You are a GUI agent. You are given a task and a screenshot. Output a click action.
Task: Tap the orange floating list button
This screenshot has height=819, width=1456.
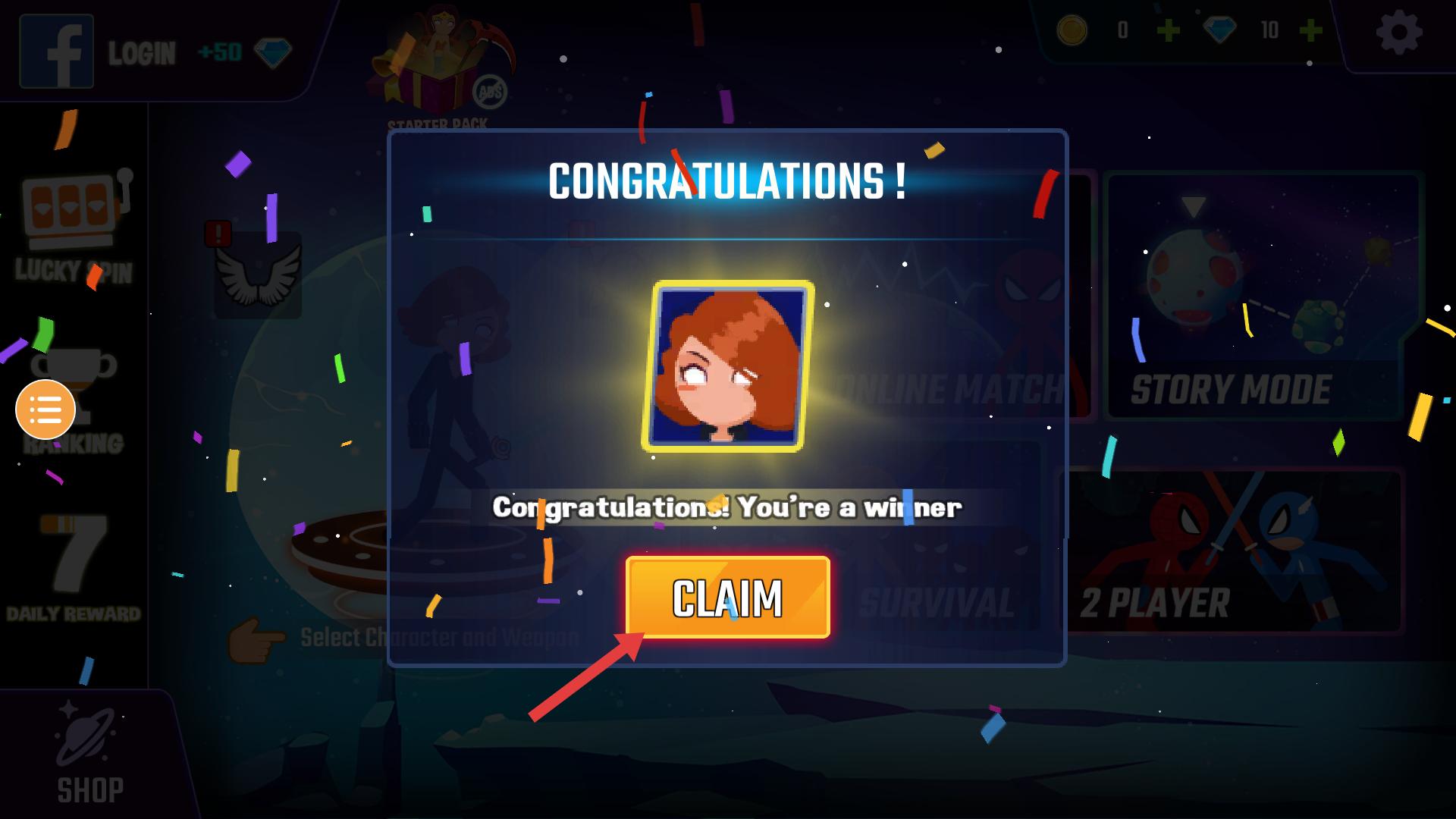pos(45,409)
